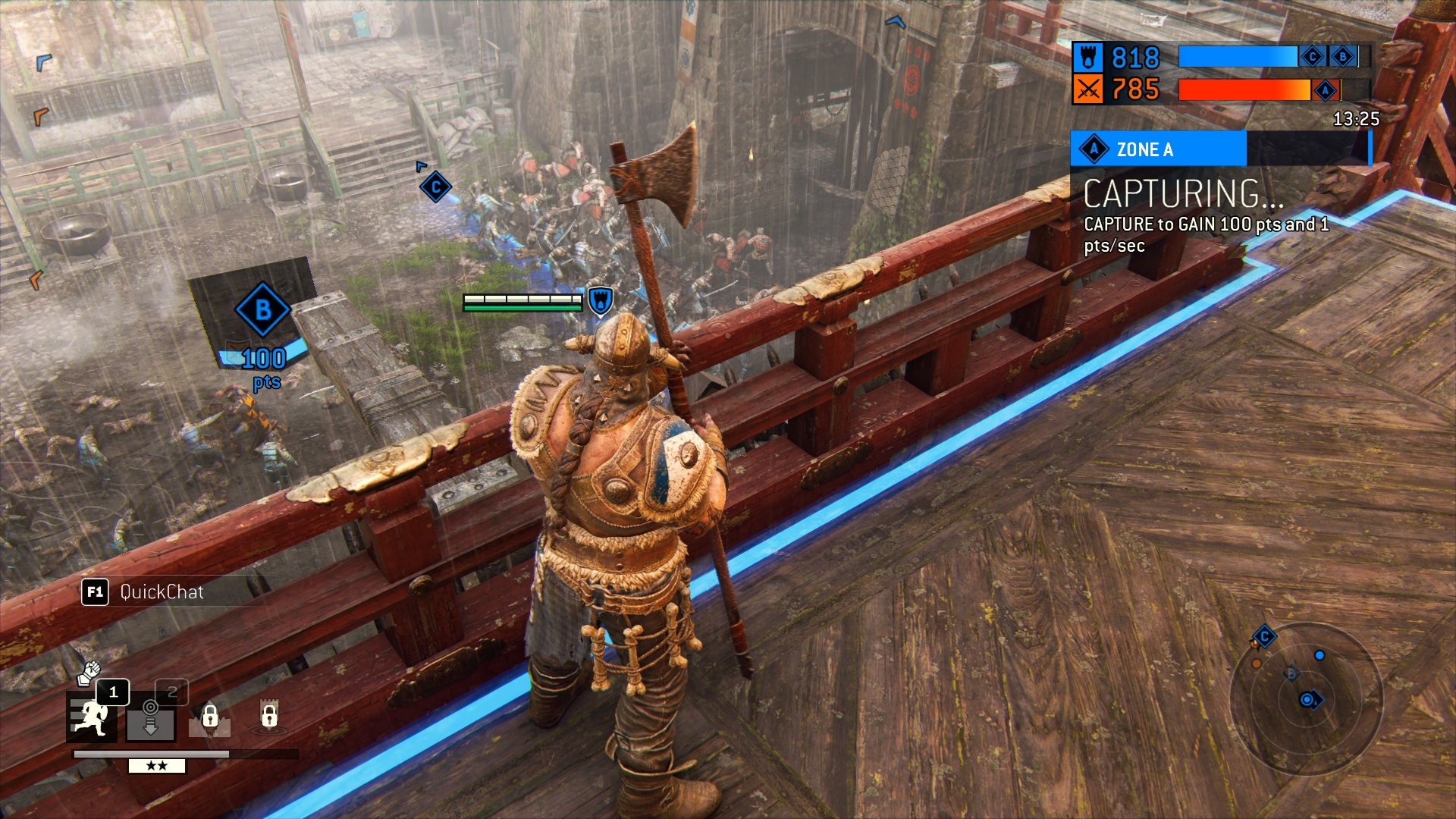Open the QuickChat panel

click(x=144, y=591)
